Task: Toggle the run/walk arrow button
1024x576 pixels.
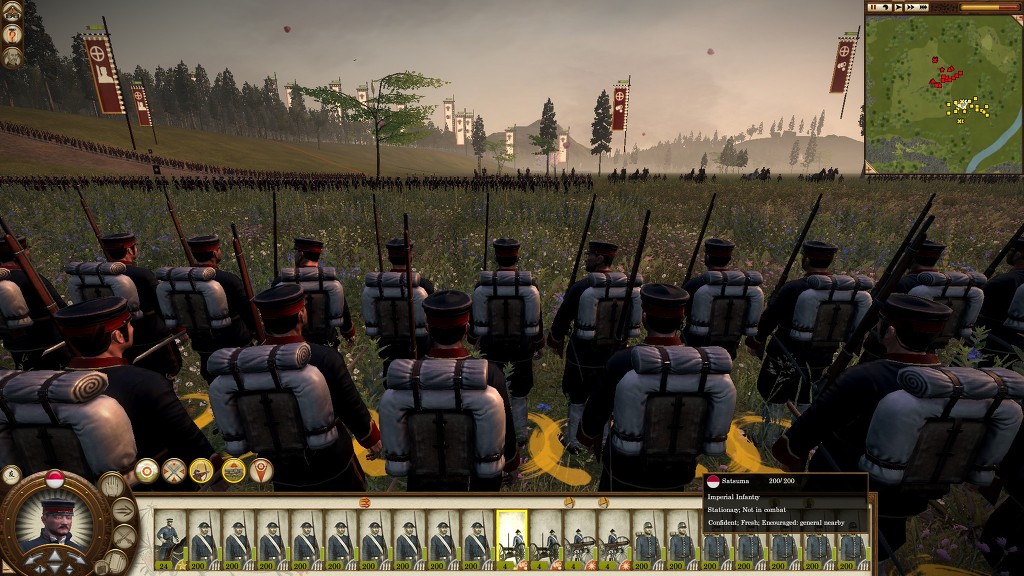Action: [123, 511]
